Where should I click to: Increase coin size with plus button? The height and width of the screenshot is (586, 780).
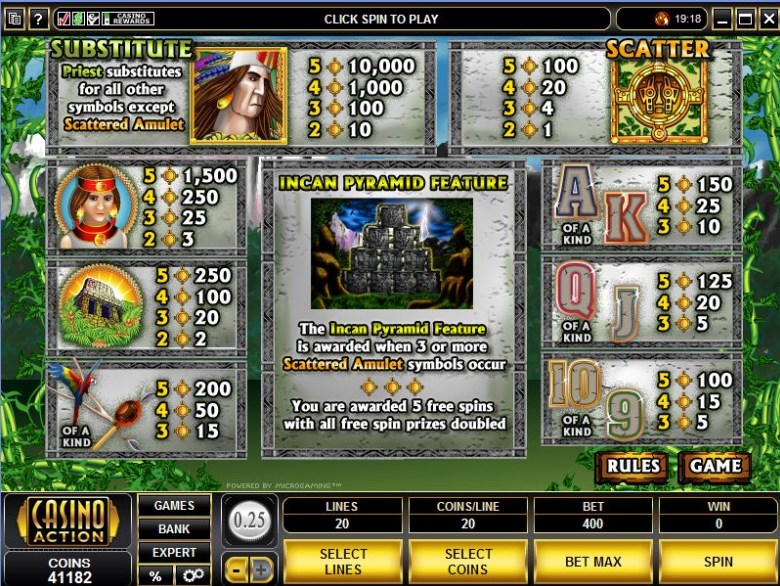point(261,570)
